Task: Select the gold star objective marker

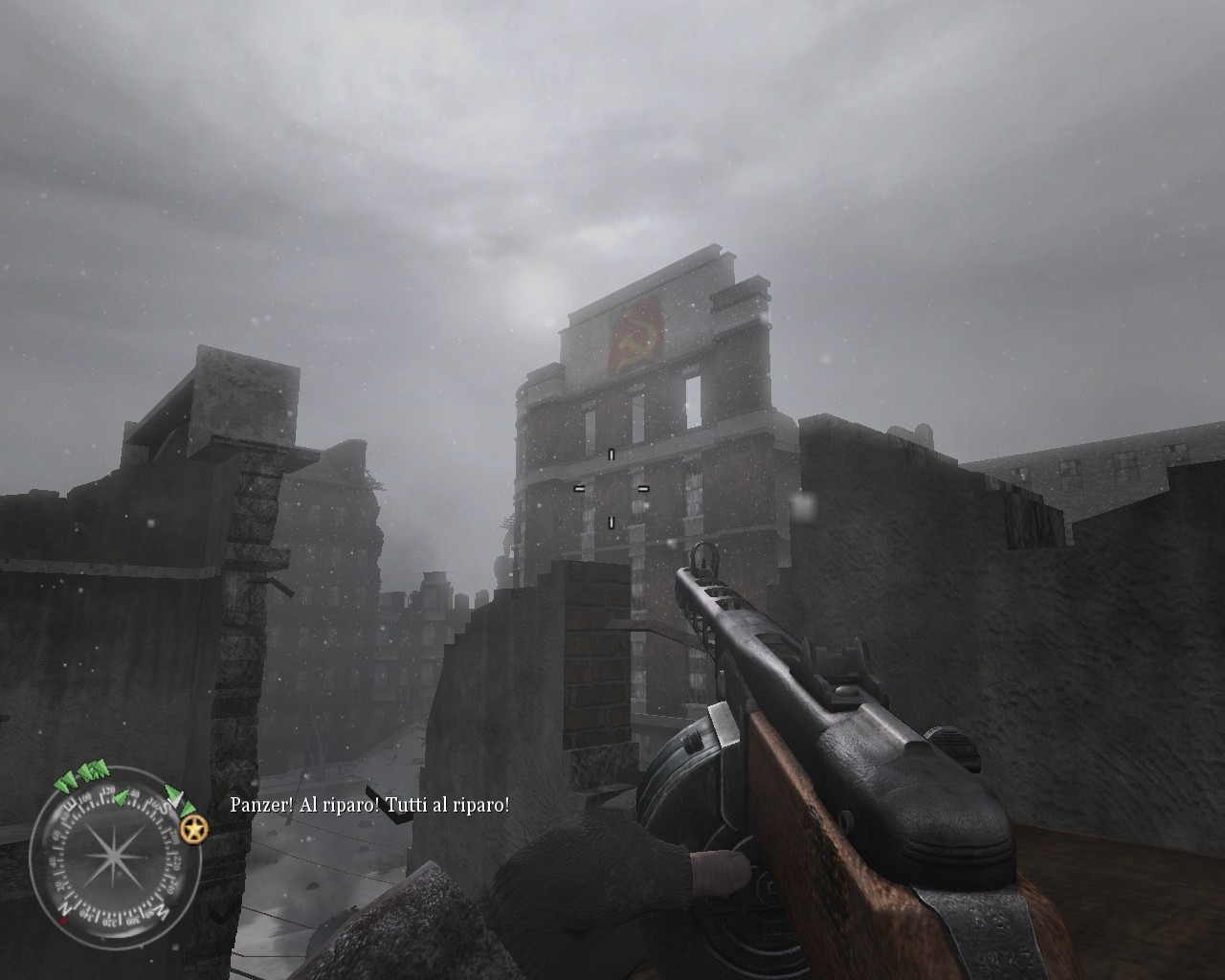Action: 195,830
